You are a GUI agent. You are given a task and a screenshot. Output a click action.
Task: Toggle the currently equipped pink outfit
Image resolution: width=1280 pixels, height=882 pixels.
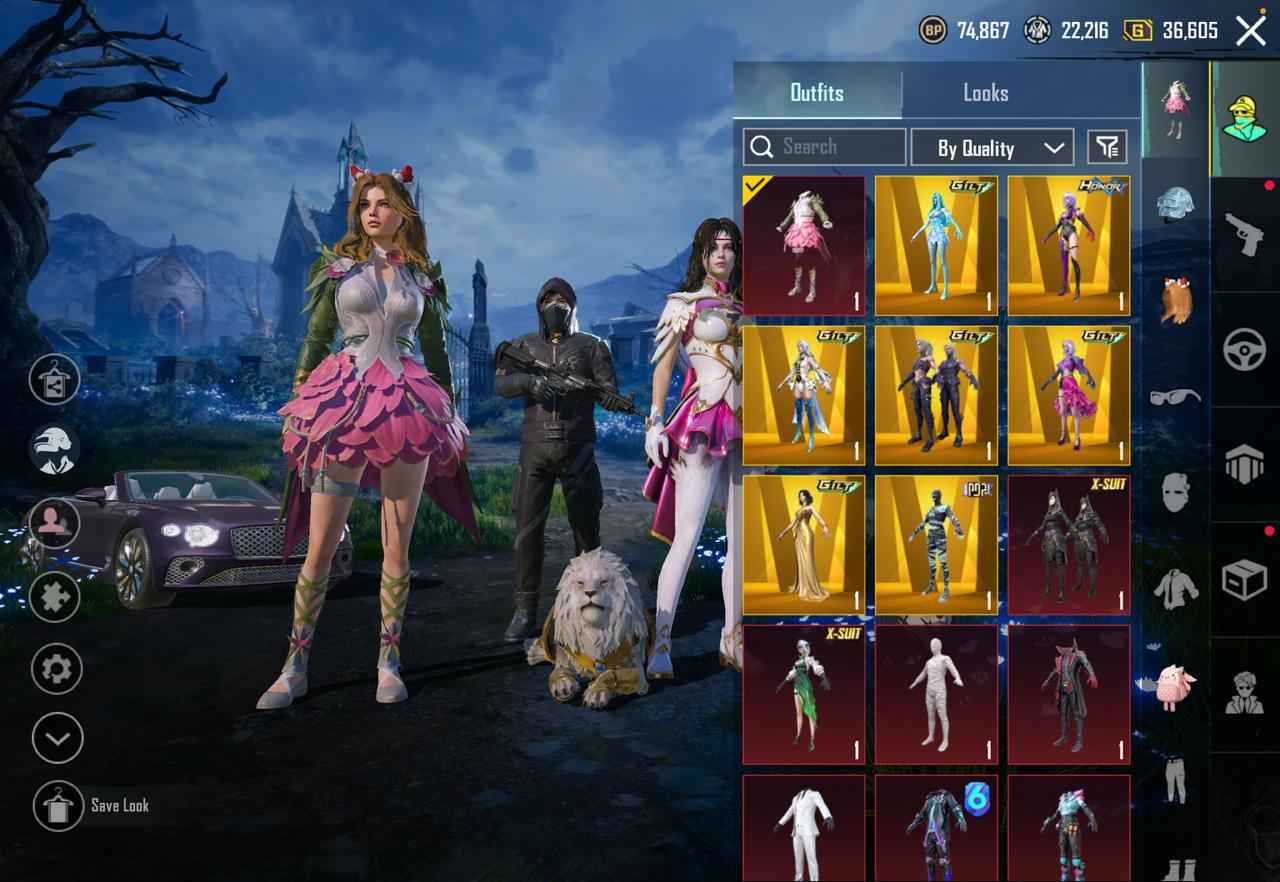(x=805, y=243)
